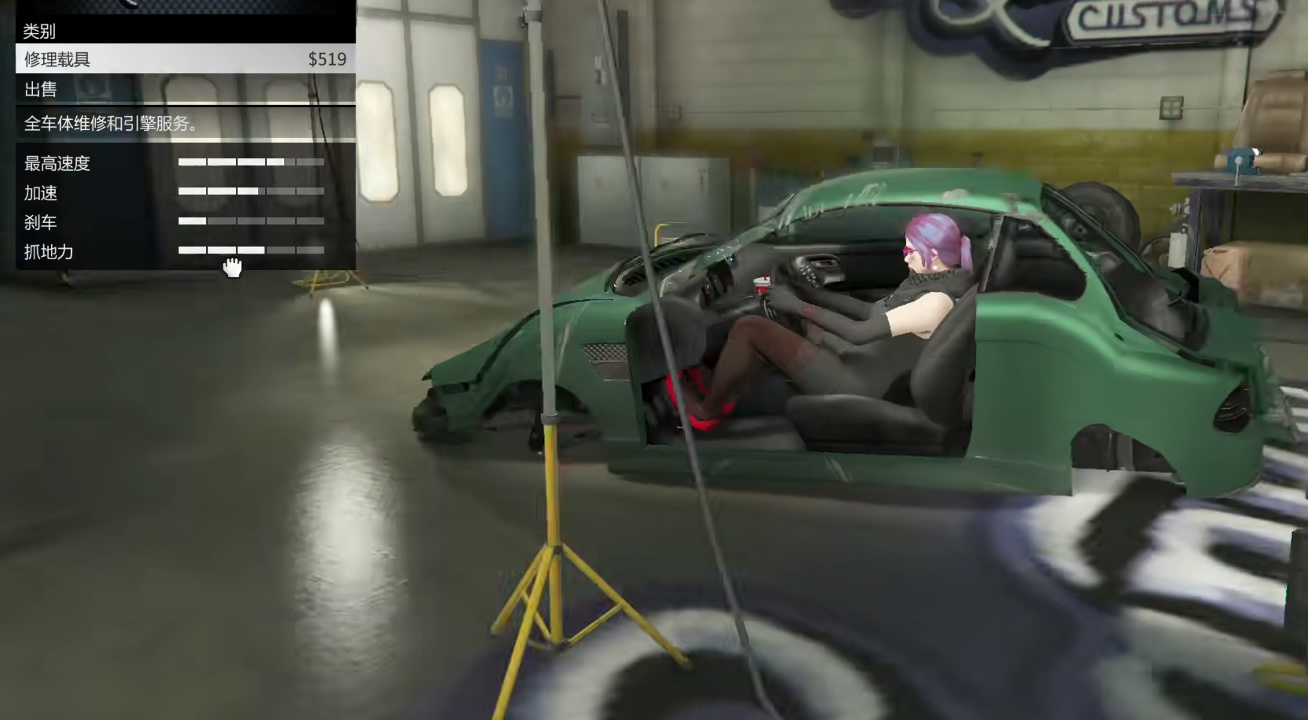The image size is (1308, 720).
Task: Select the 修理载具 repair option
Action: tap(185, 59)
